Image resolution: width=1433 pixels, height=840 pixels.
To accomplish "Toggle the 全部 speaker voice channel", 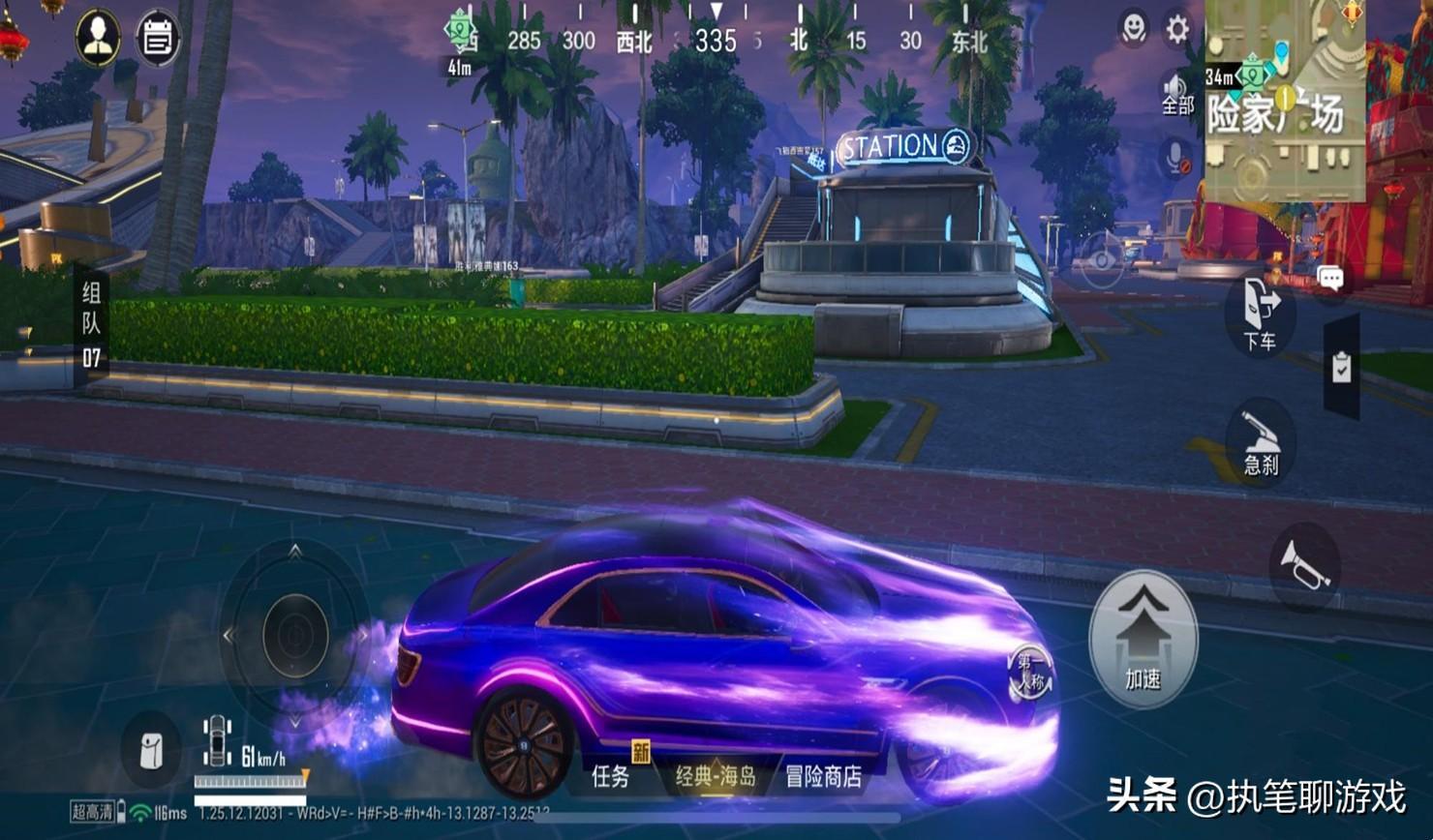I will [1177, 95].
